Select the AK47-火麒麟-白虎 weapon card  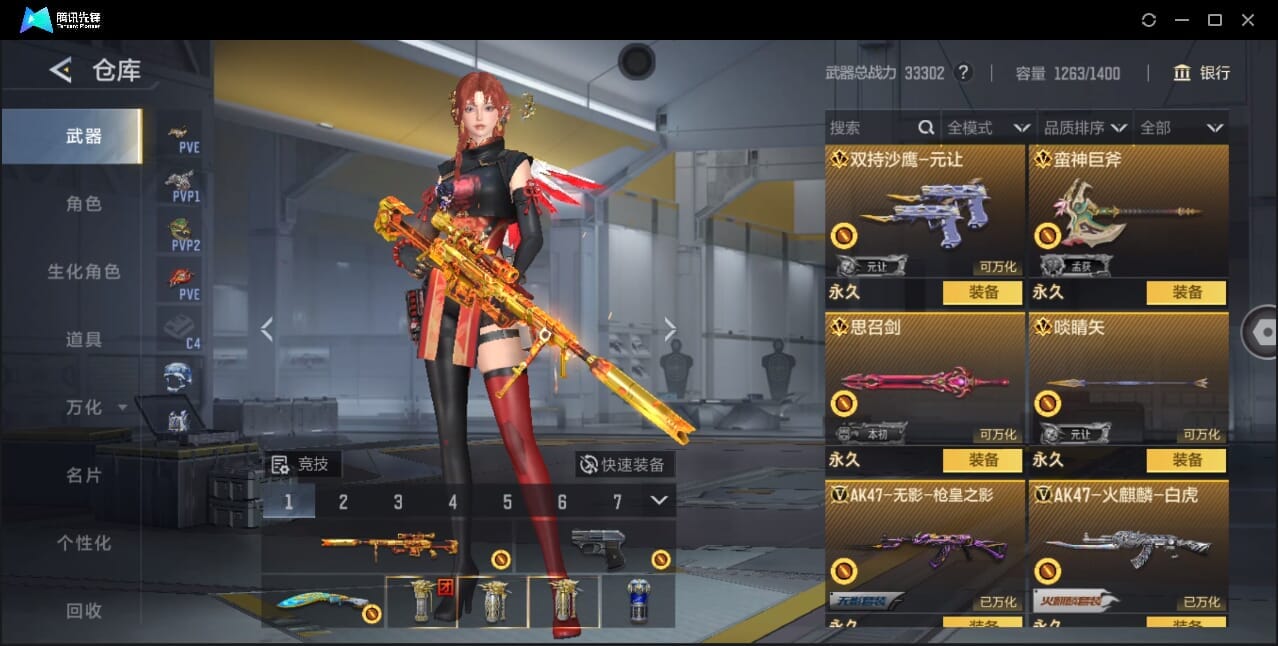coord(1128,545)
